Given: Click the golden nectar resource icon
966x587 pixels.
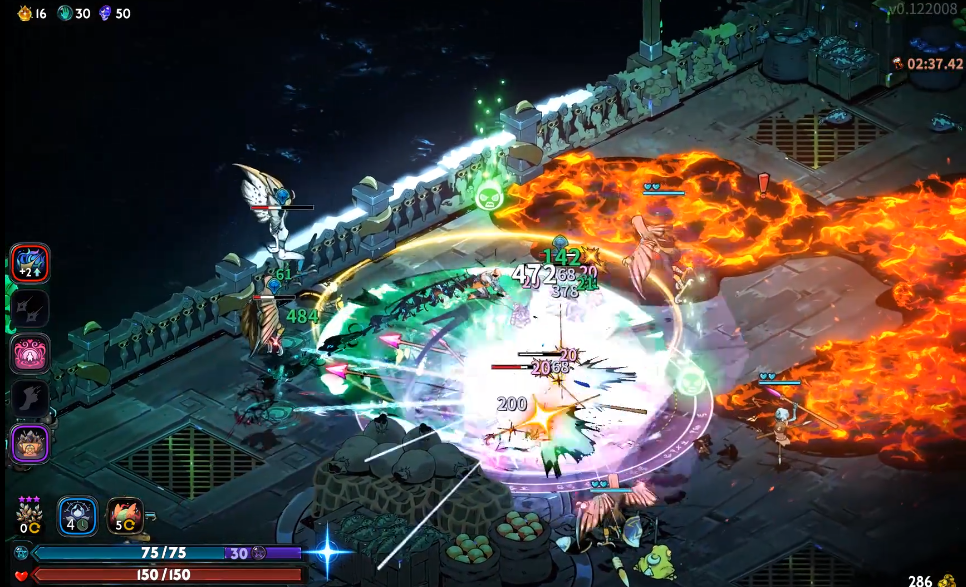Looking at the screenshot, I should point(25,13).
